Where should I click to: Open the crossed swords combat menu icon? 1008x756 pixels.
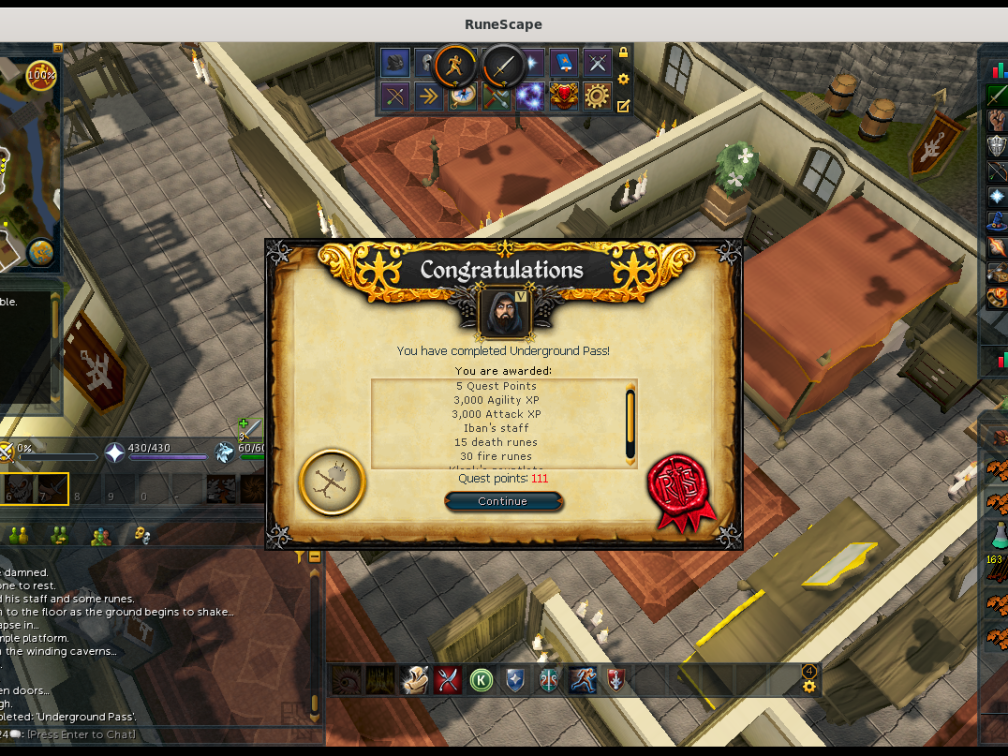click(598, 63)
